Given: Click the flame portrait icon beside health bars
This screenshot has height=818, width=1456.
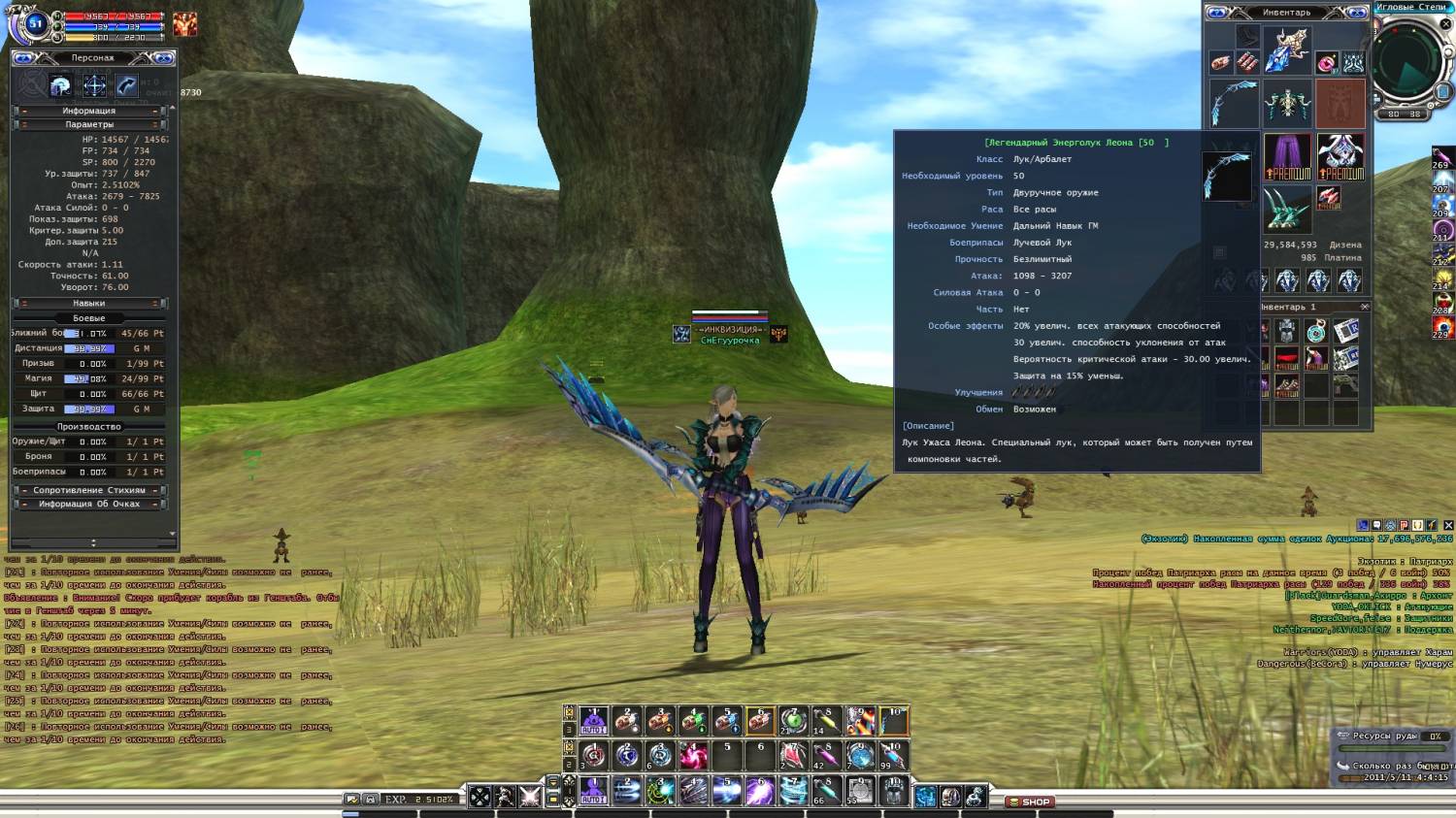Looking at the screenshot, I should coord(184,24).
